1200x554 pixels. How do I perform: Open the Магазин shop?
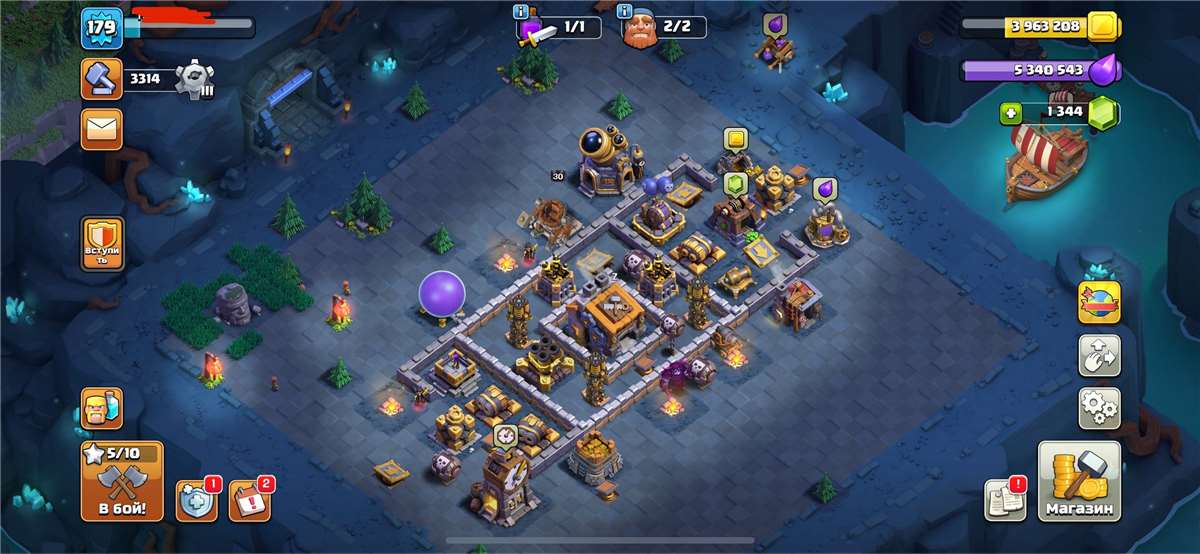[1079, 481]
